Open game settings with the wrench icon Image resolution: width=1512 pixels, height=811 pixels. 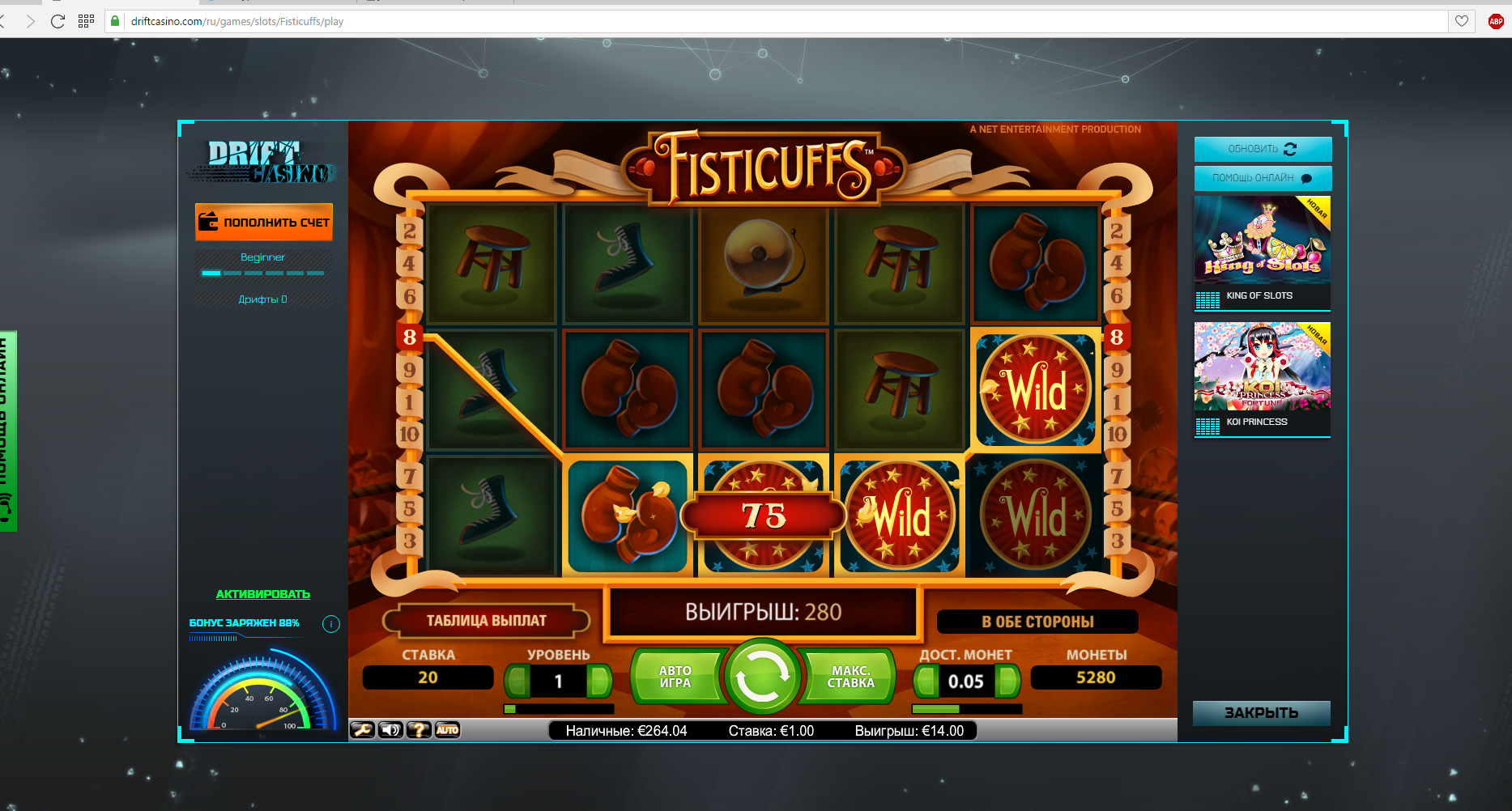361,730
